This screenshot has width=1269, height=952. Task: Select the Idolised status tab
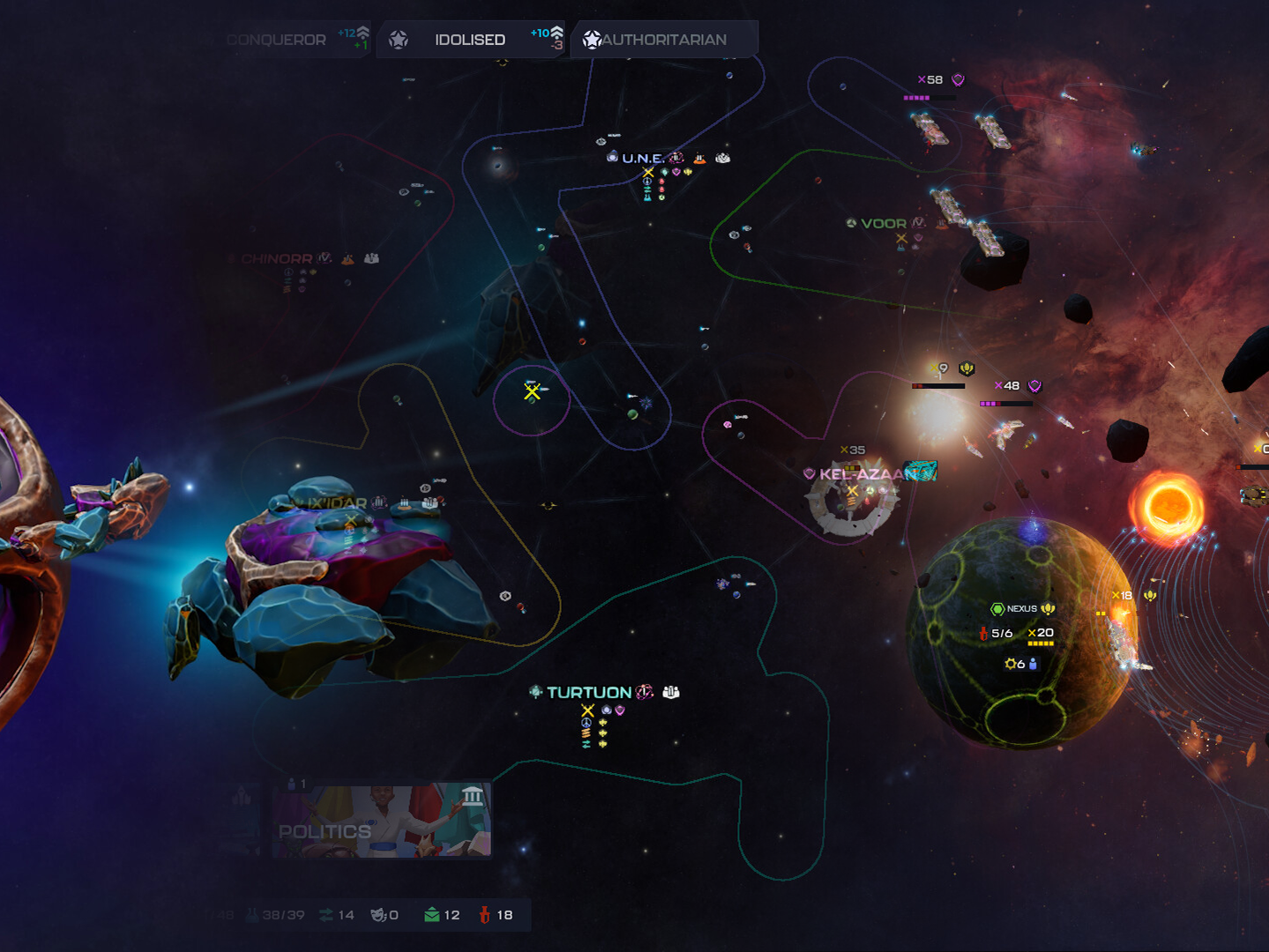469,40
